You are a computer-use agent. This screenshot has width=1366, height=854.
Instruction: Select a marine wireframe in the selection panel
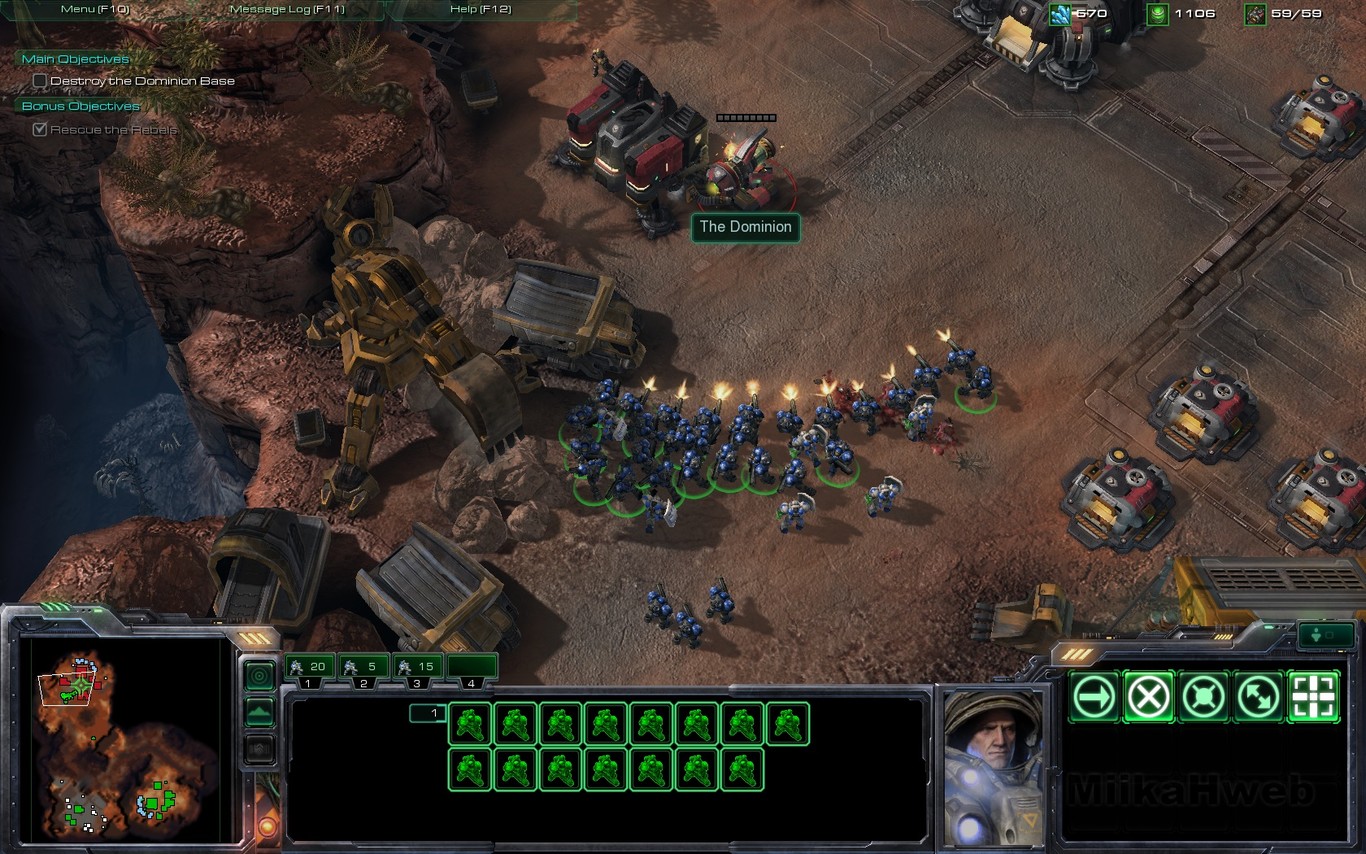tap(469, 724)
